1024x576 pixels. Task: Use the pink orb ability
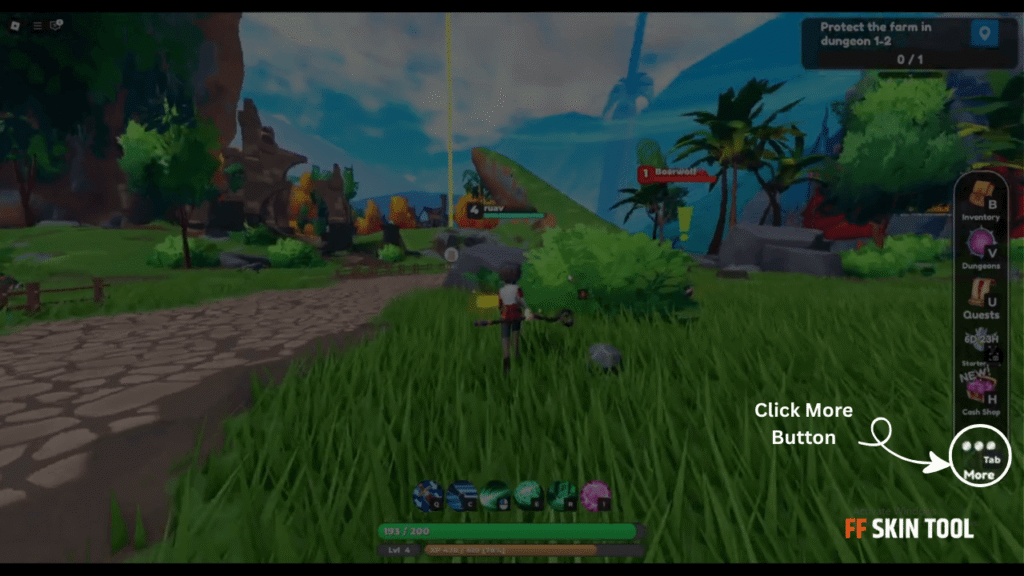(x=596, y=494)
